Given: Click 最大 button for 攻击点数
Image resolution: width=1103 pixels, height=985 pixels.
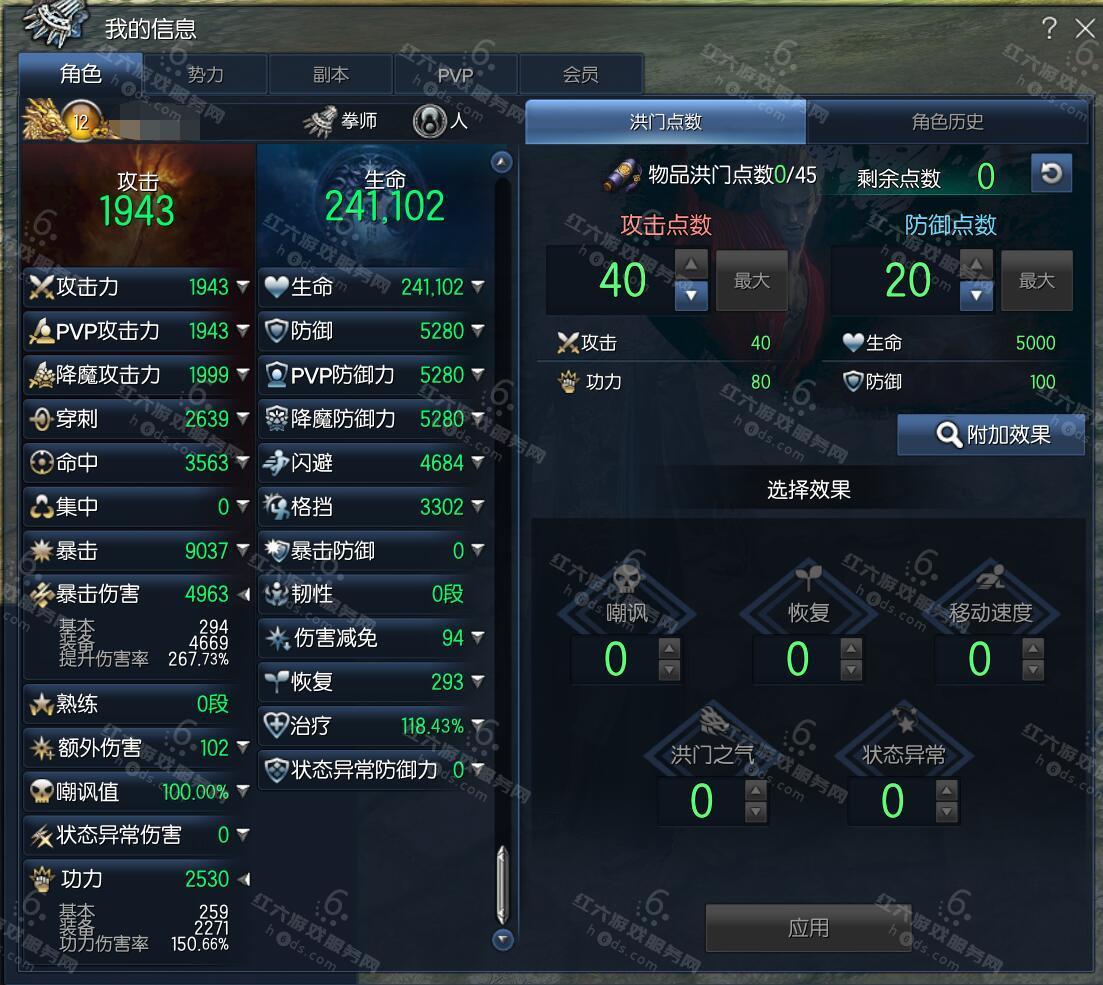Looking at the screenshot, I should point(751,281).
